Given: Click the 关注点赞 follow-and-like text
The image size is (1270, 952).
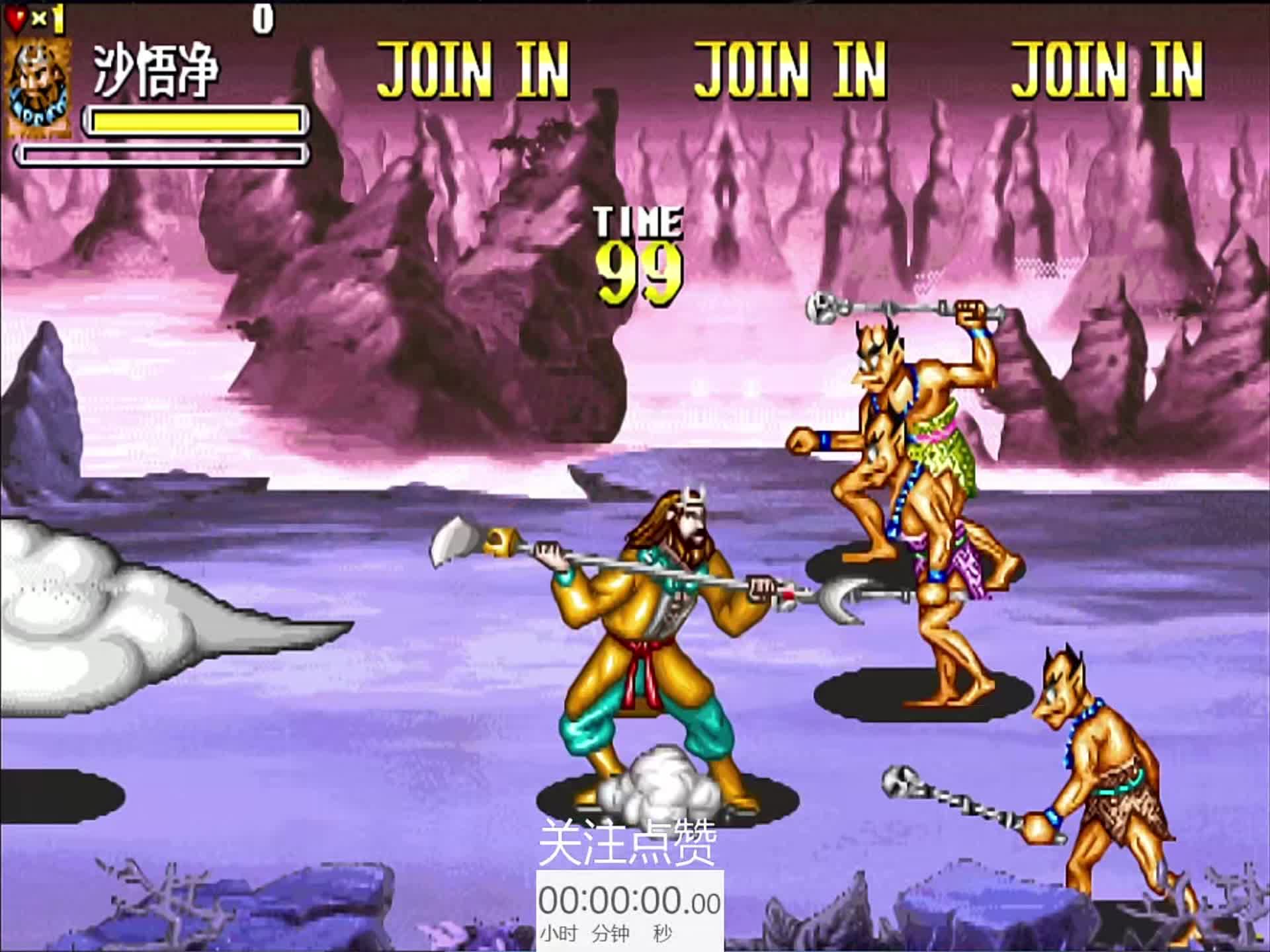Looking at the screenshot, I should (627, 843).
